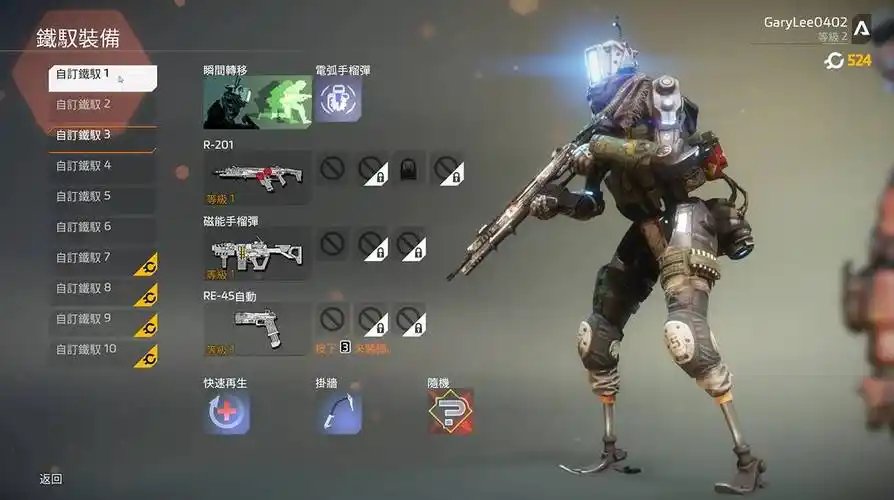
Task: Pick the 自訂鐵馭 6 loadout
Action: (x=102, y=227)
